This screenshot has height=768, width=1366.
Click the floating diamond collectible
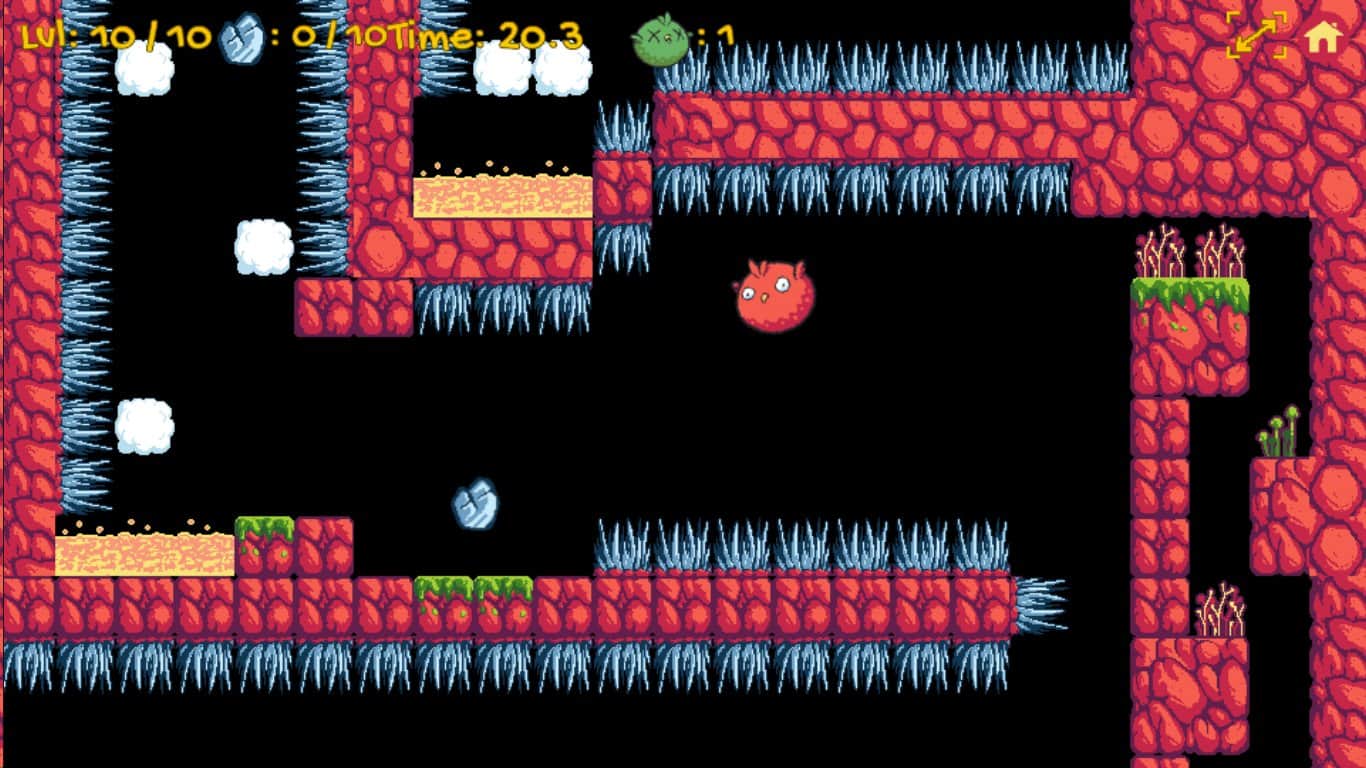tap(476, 502)
